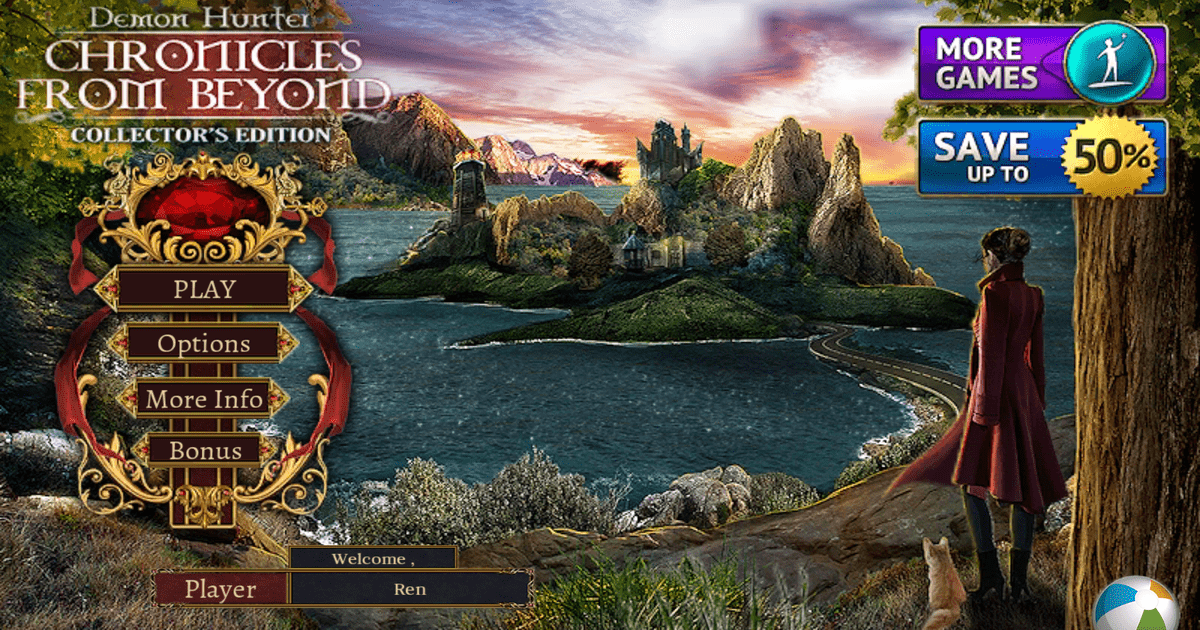Image resolution: width=1200 pixels, height=630 pixels.
Task: Start the game with PLAY
Action: click(x=204, y=289)
